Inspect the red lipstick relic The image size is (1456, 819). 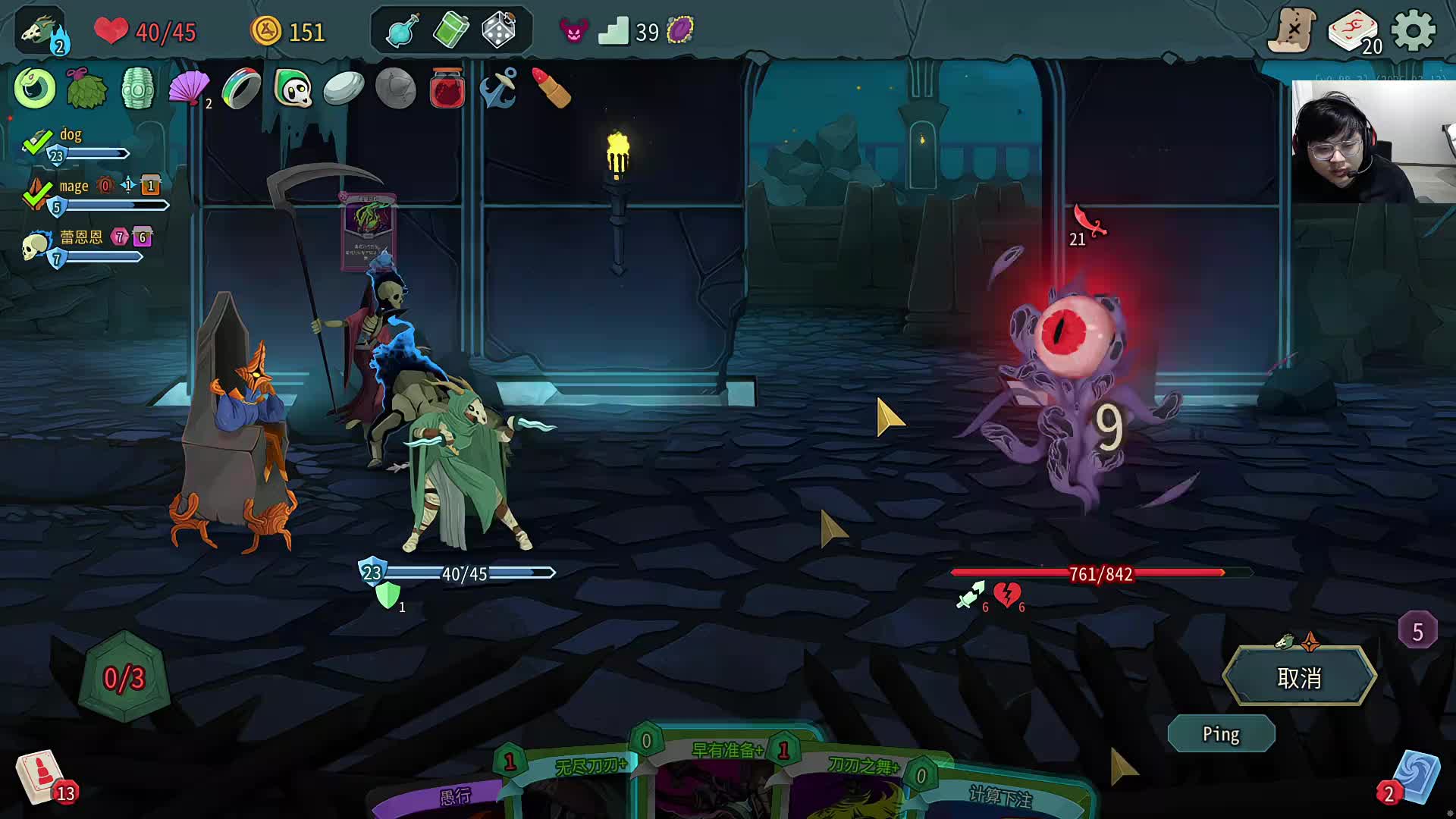(551, 89)
